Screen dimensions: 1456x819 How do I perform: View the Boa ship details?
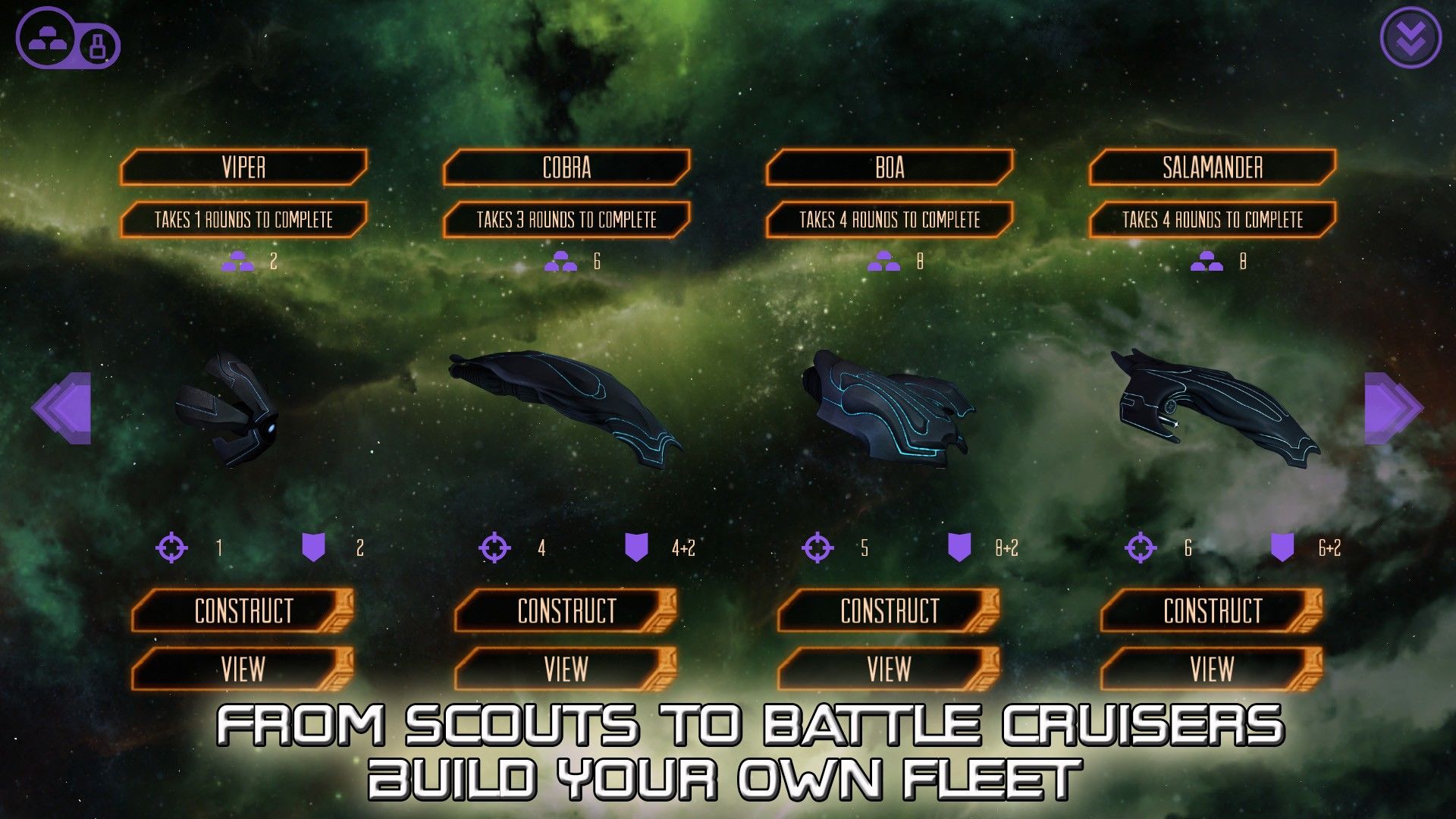click(889, 669)
